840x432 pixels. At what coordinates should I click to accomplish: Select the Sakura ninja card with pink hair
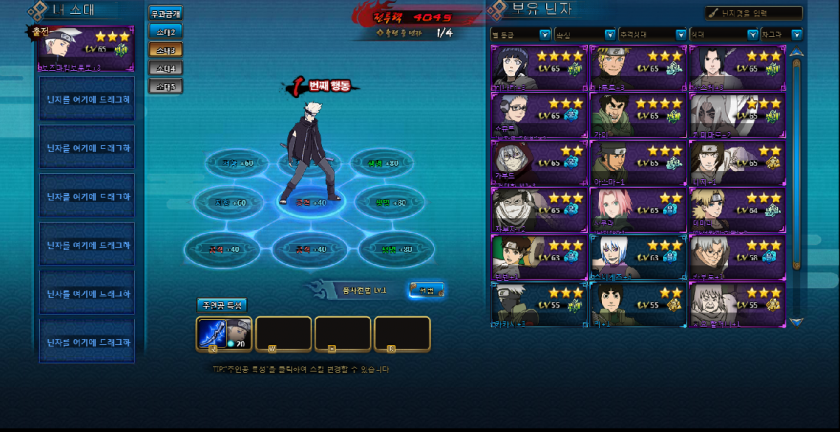point(637,208)
